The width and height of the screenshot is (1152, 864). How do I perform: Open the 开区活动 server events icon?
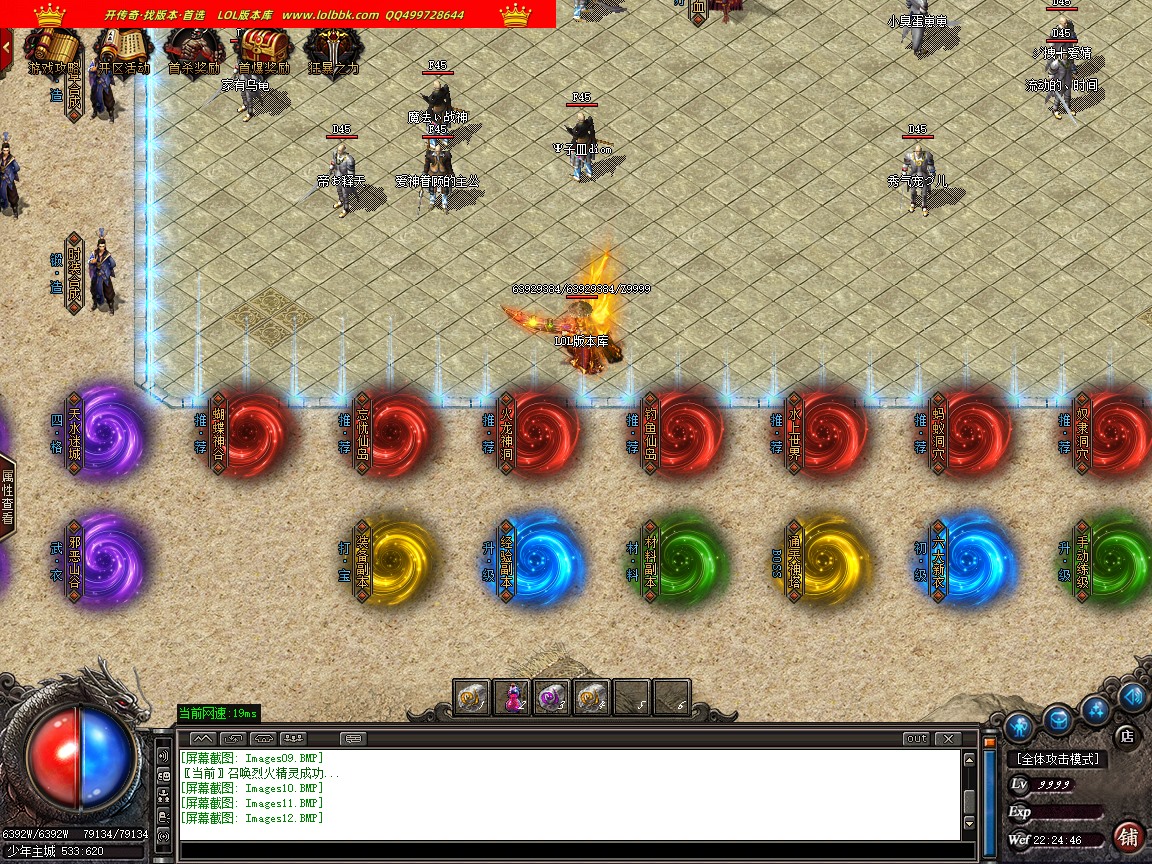(x=123, y=48)
